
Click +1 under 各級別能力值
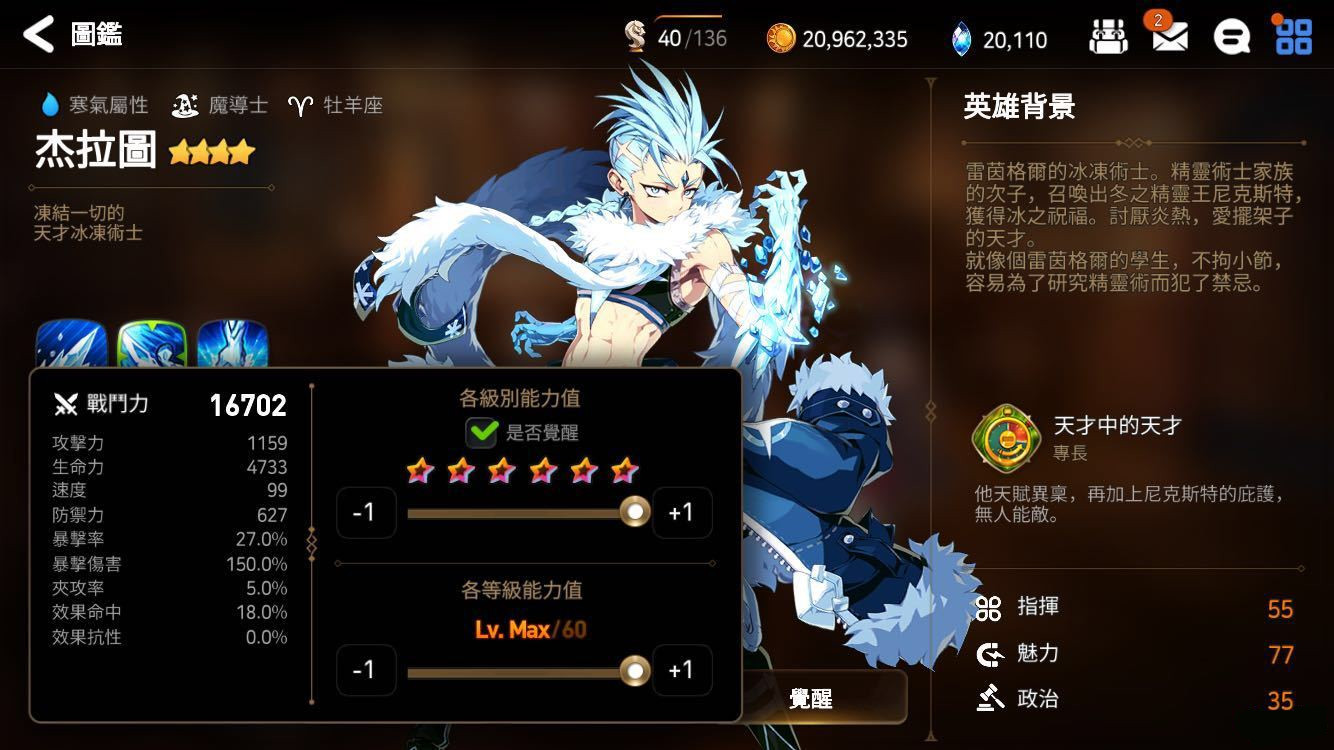tap(682, 512)
